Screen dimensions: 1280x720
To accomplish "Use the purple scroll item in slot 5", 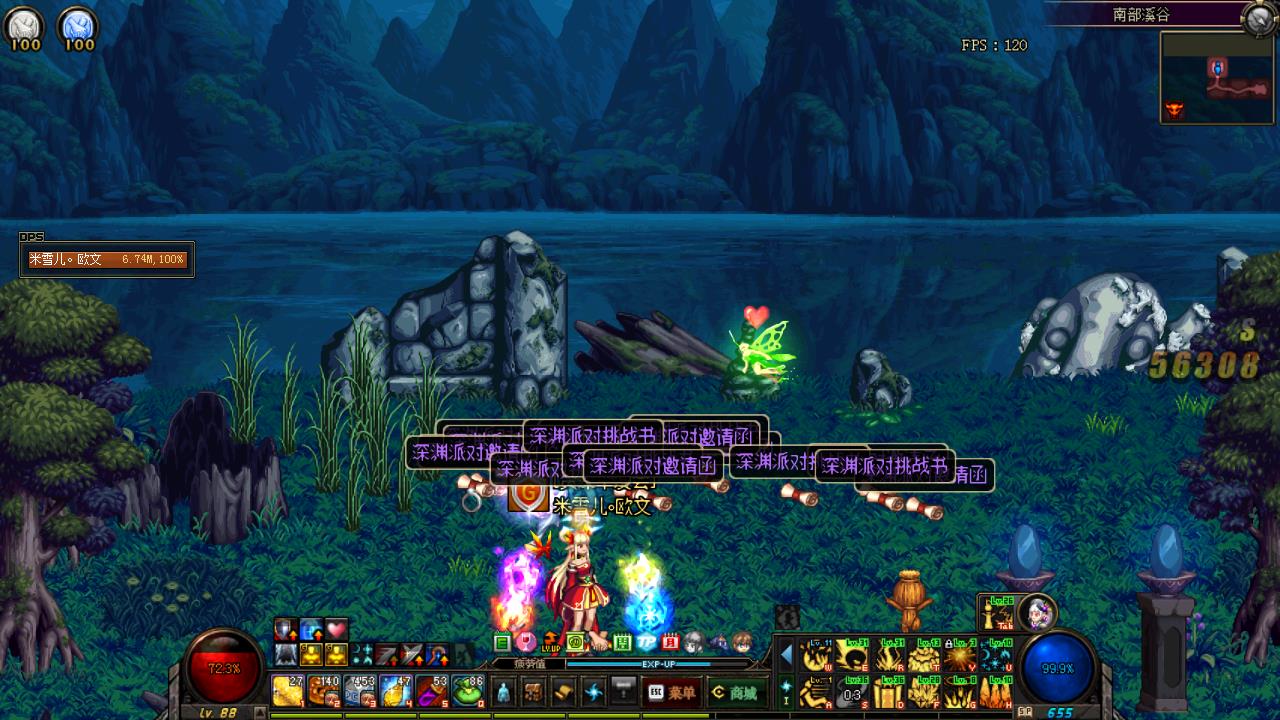I will 431,690.
